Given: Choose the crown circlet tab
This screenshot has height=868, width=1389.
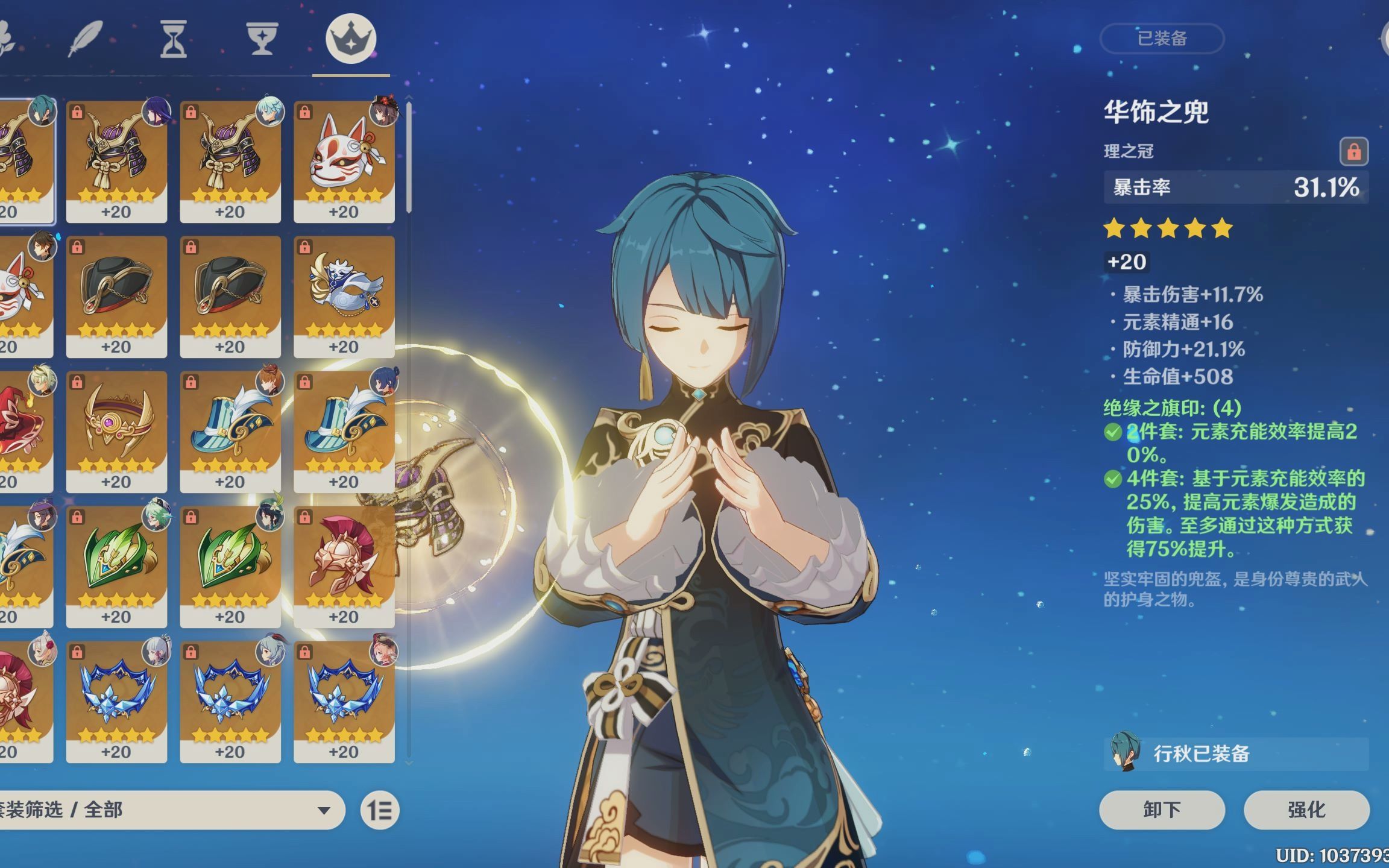Looking at the screenshot, I should tap(351, 39).
